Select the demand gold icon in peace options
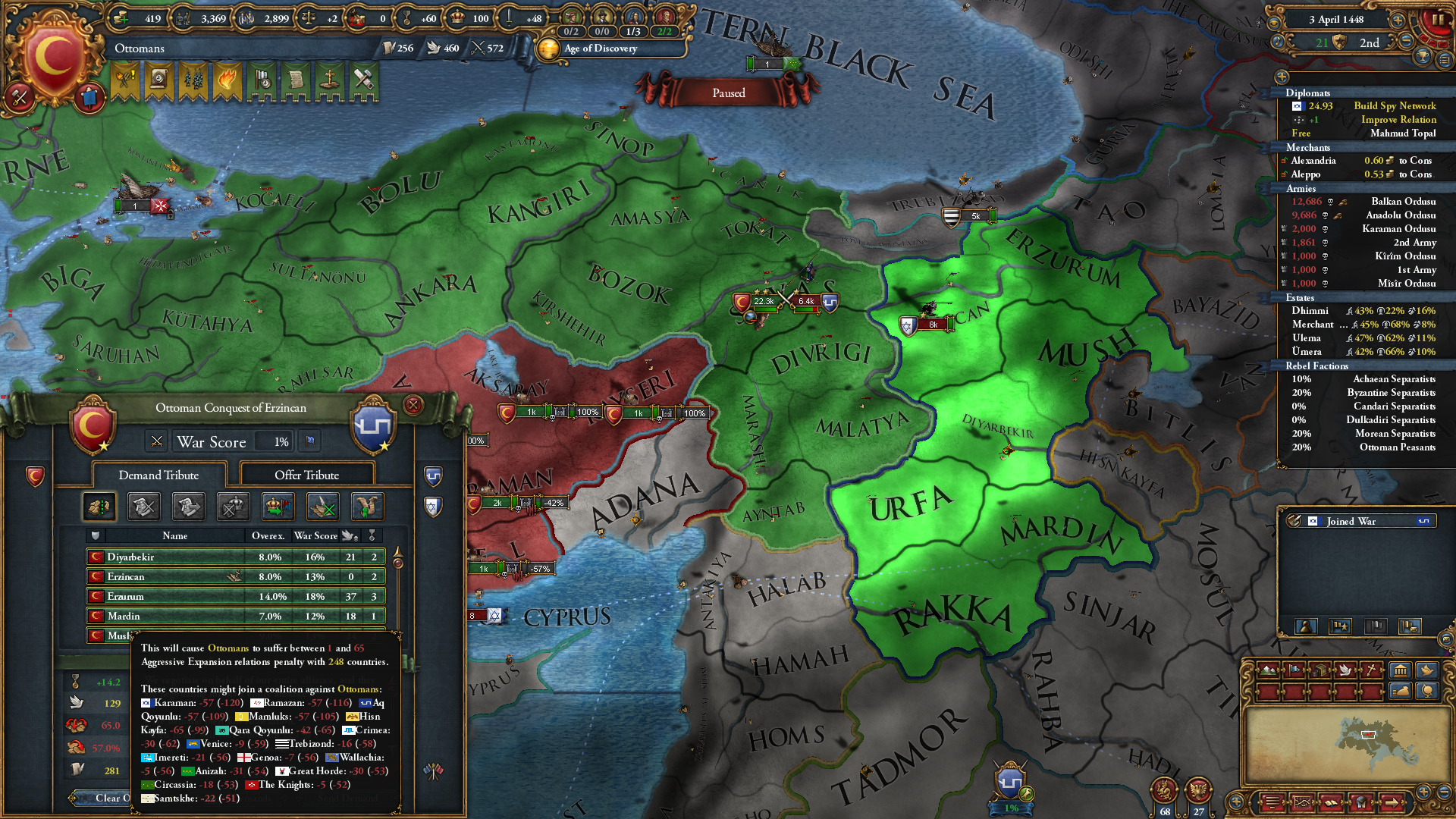1456x819 pixels. point(99,507)
